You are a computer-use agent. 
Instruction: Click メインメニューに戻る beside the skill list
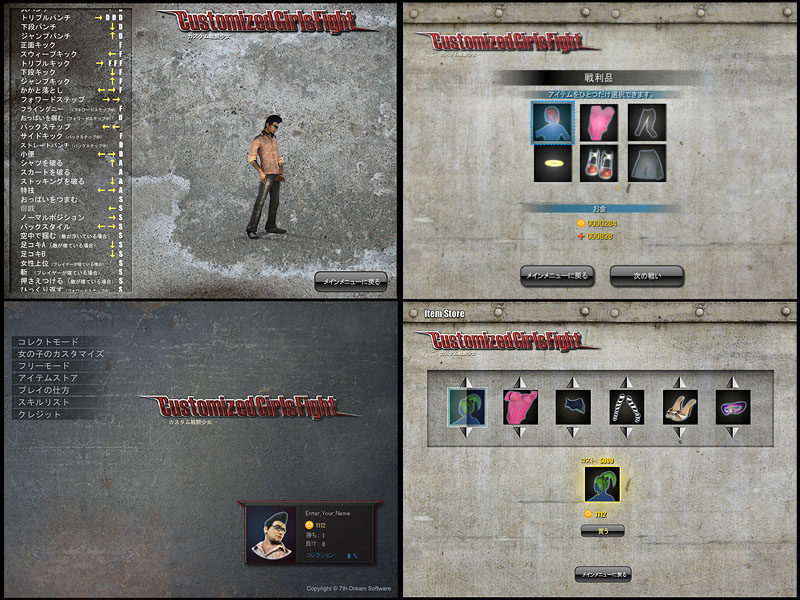pos(350,281)
